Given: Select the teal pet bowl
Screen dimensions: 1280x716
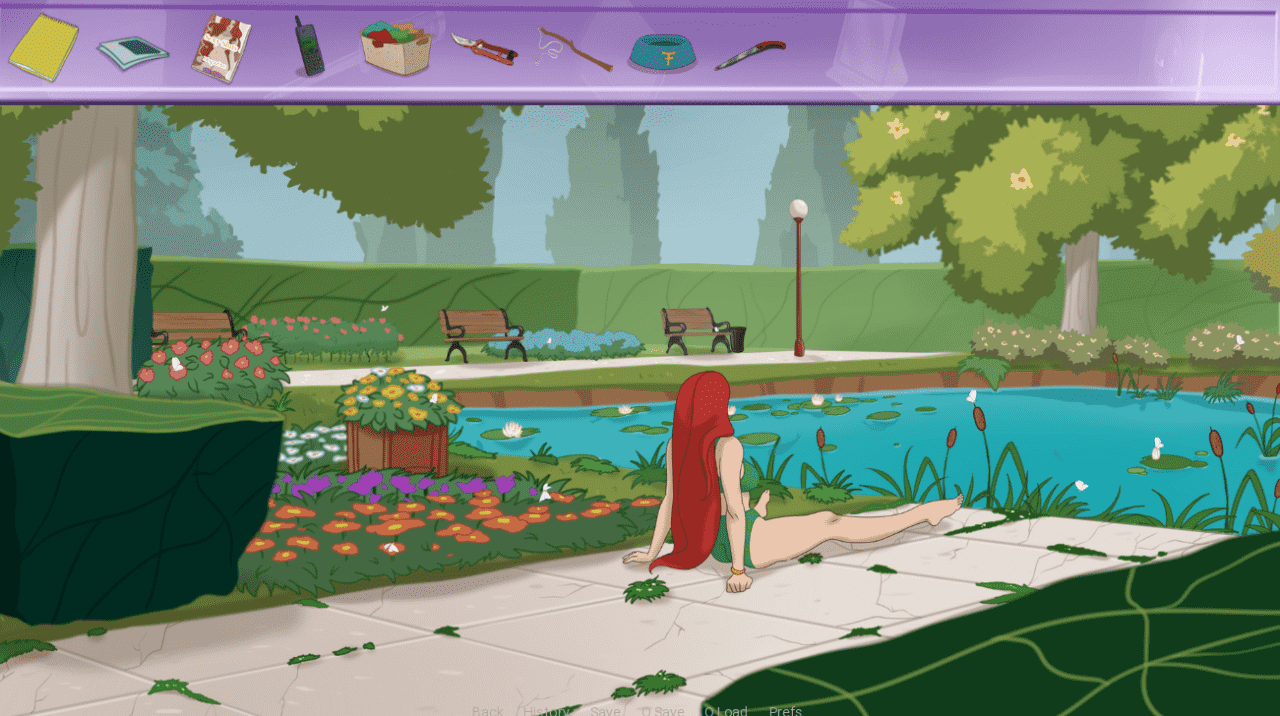Looking at the screenshot, I should pos(662,51).
